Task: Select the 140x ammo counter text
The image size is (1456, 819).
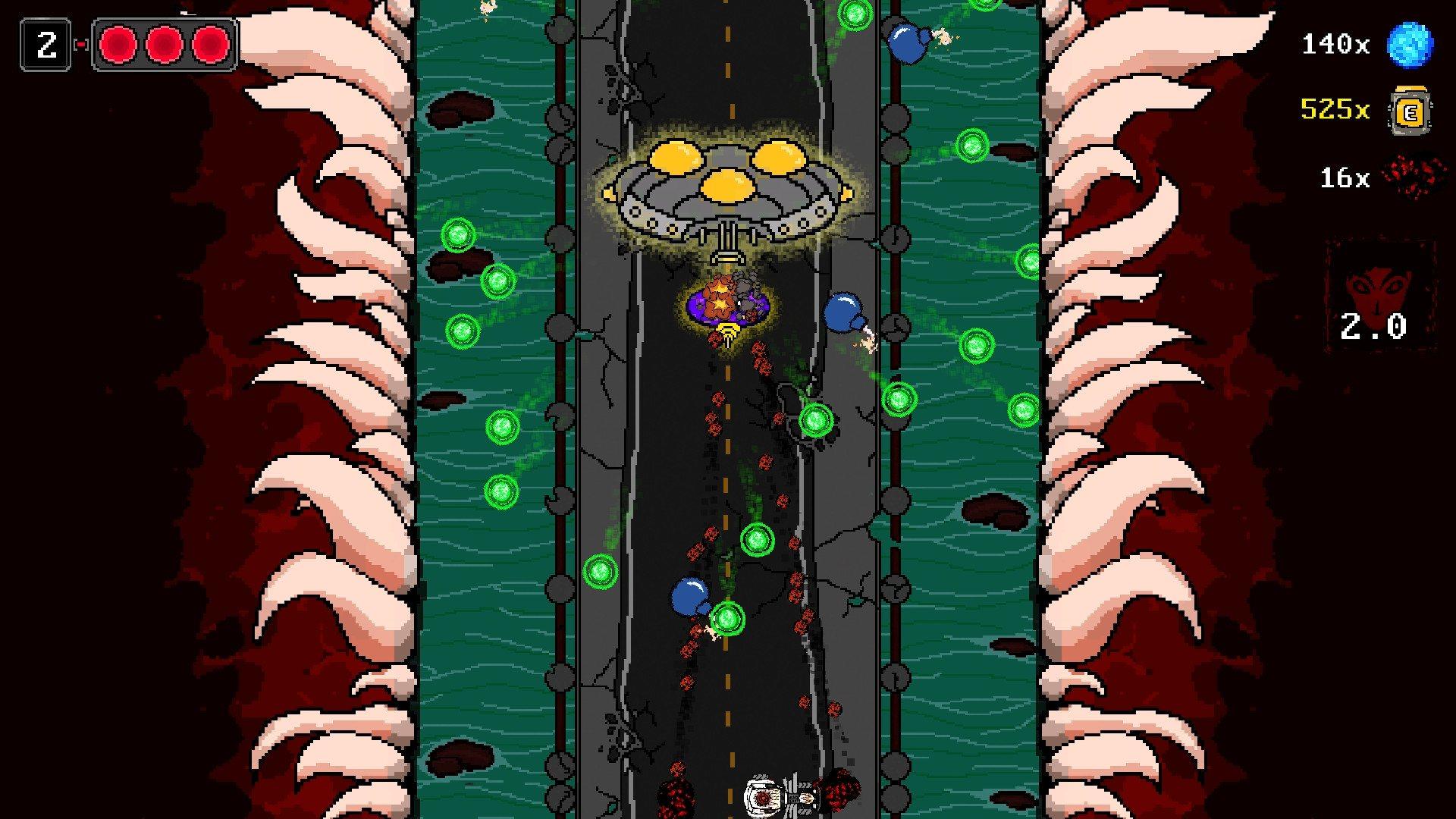Action: point(1337,43)
